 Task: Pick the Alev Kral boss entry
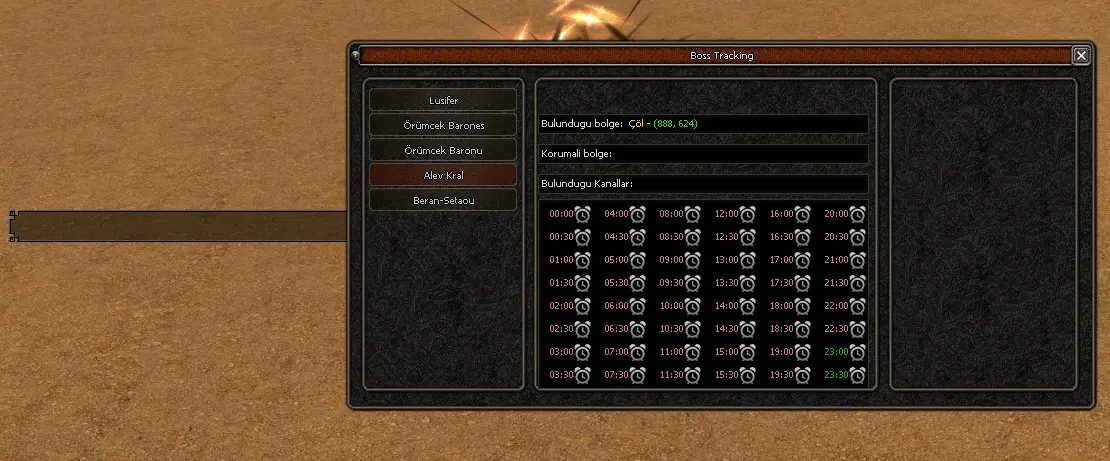tap(443, 175)
